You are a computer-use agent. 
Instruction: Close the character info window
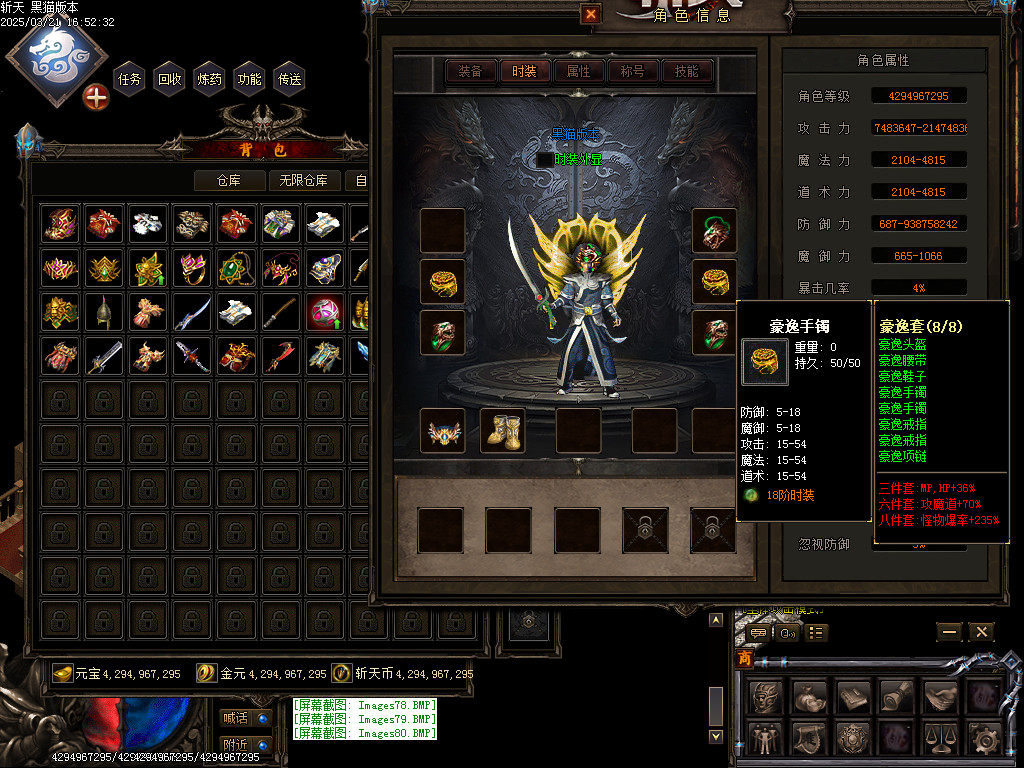[x=591, y=14]
